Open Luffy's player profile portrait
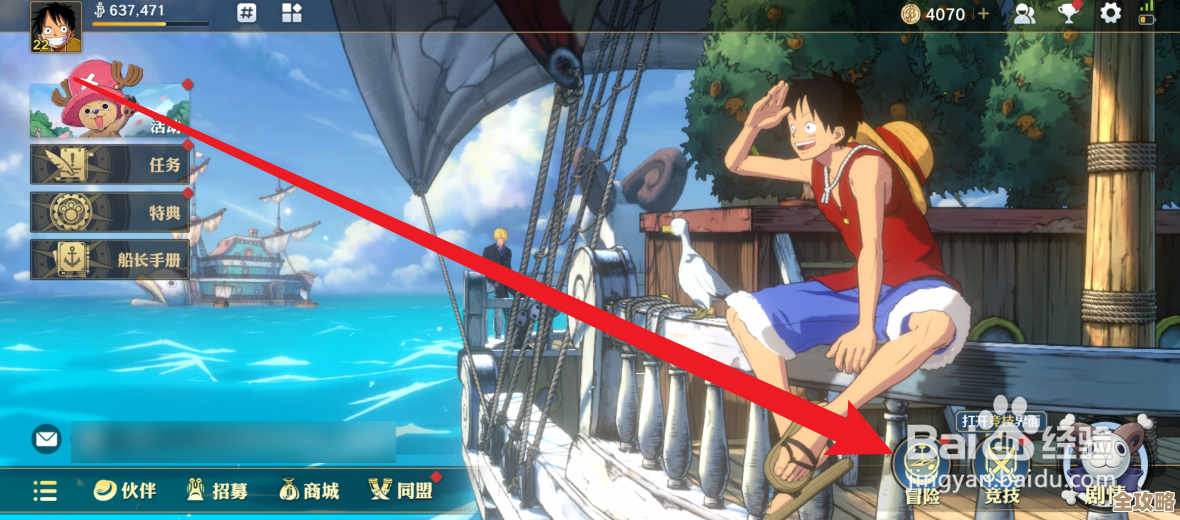Screen dimensions: 1180x520 pos(55,27)
